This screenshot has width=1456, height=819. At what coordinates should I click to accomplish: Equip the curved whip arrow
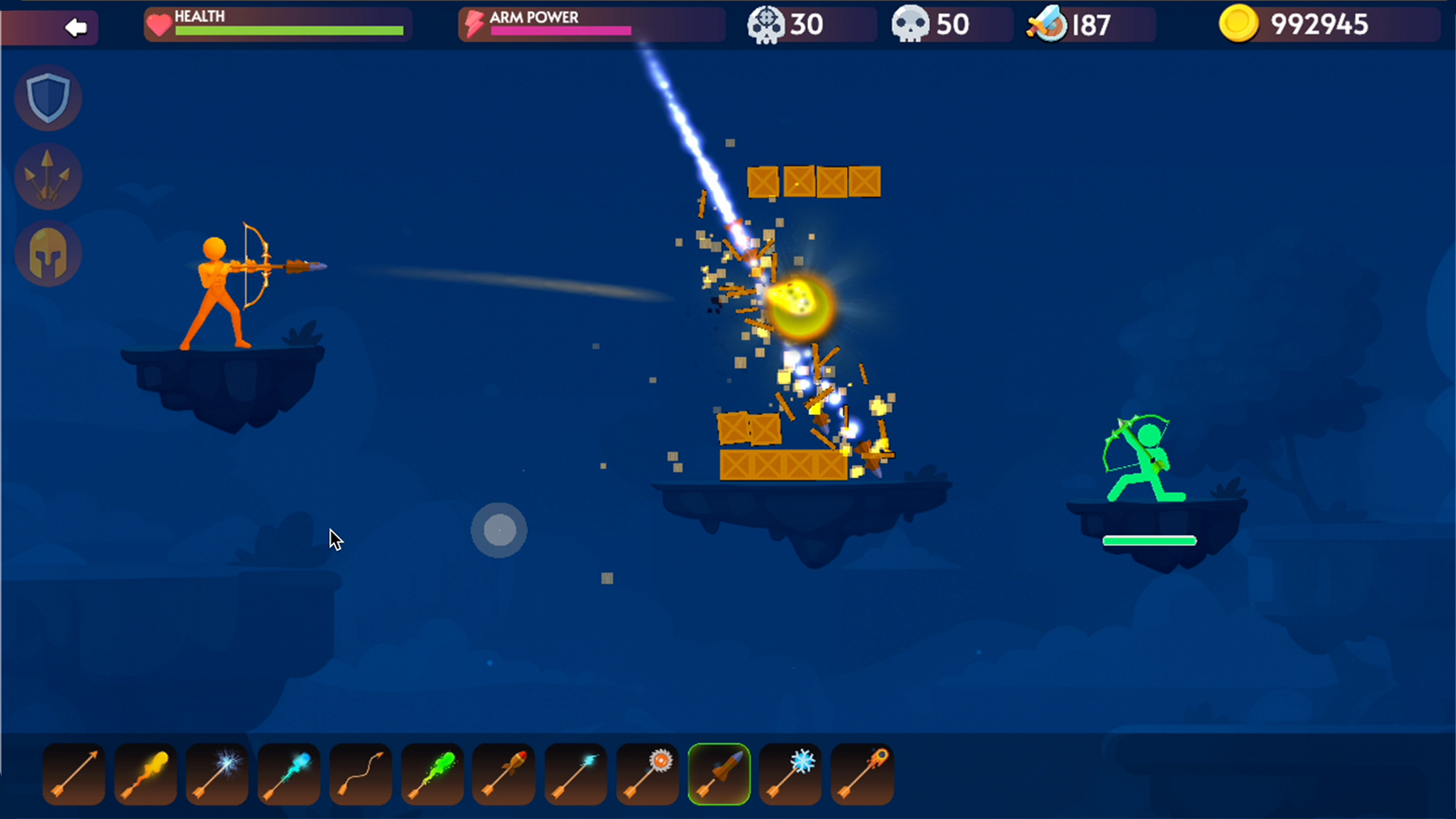(x=360, y=773)
